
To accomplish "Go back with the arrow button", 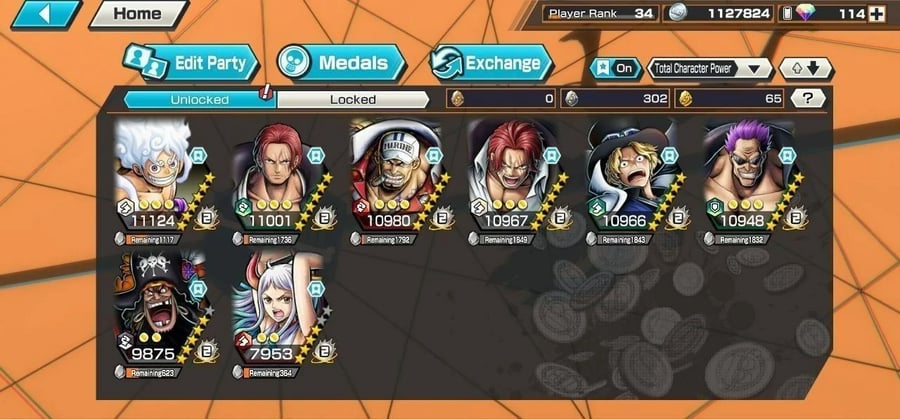I will [x=44, y=15].
